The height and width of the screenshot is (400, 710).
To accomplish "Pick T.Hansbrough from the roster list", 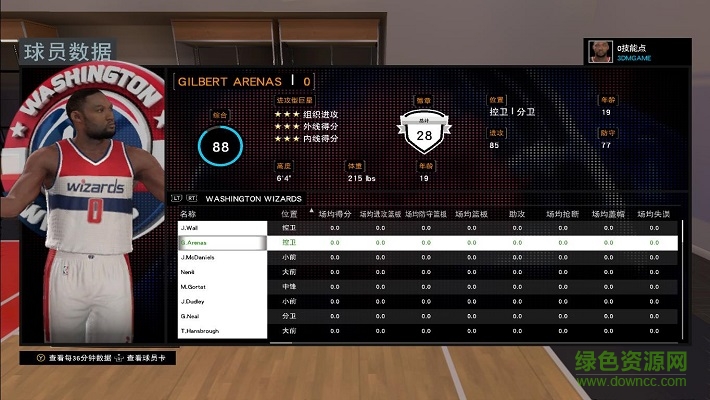I will click(220, 331).
